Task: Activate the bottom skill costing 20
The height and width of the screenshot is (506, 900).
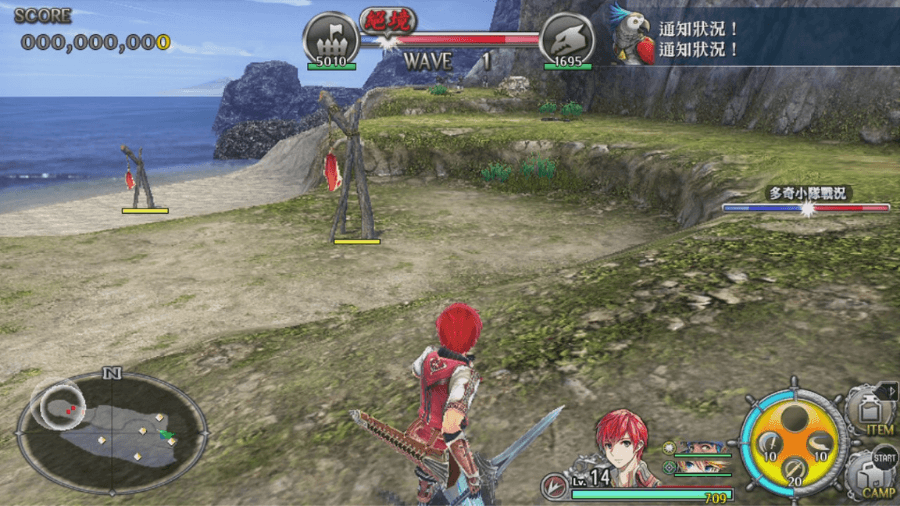Action: (795, 470)
